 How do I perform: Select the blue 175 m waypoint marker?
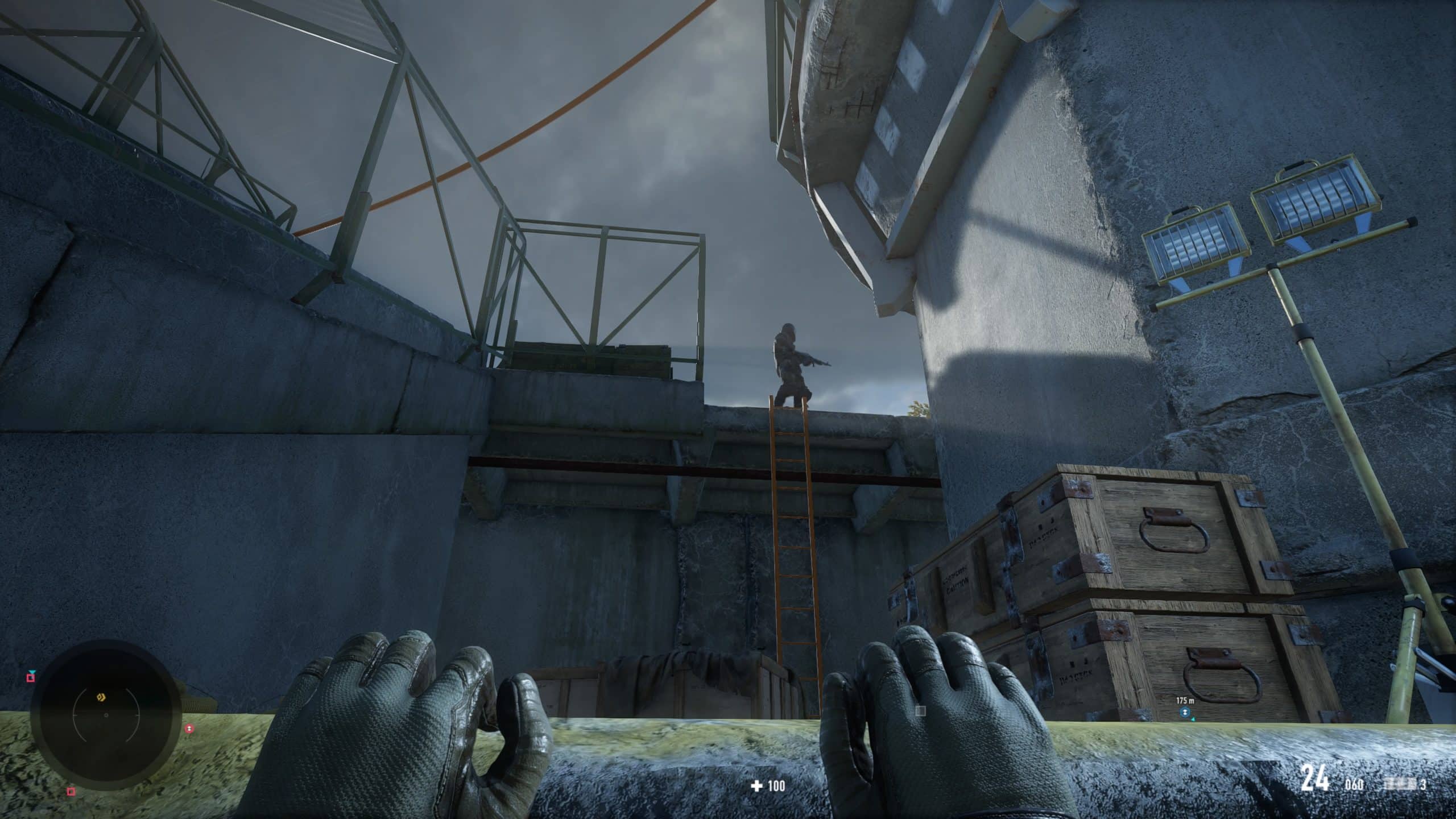click(x=1185, y=712)
